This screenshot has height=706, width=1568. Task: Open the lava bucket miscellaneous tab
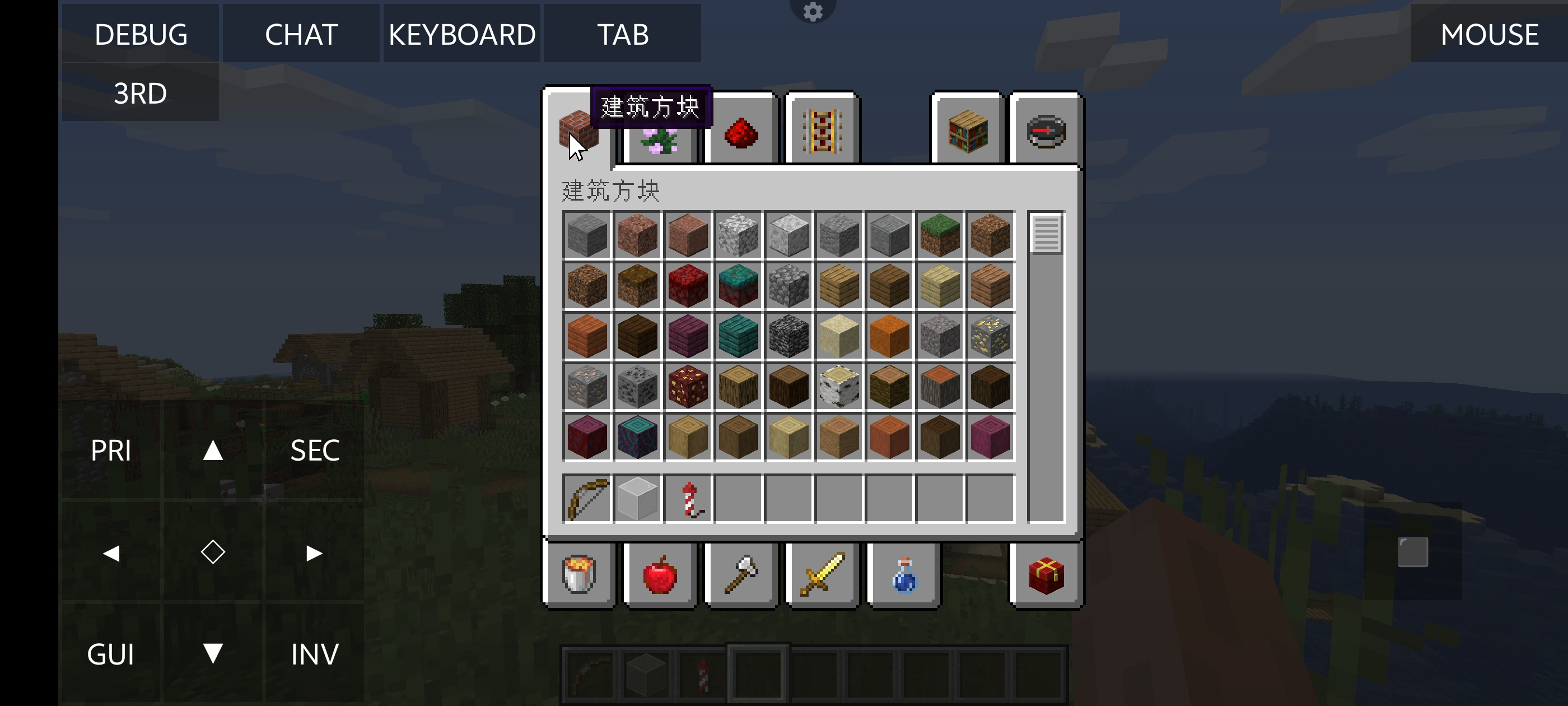pos(579,574)
